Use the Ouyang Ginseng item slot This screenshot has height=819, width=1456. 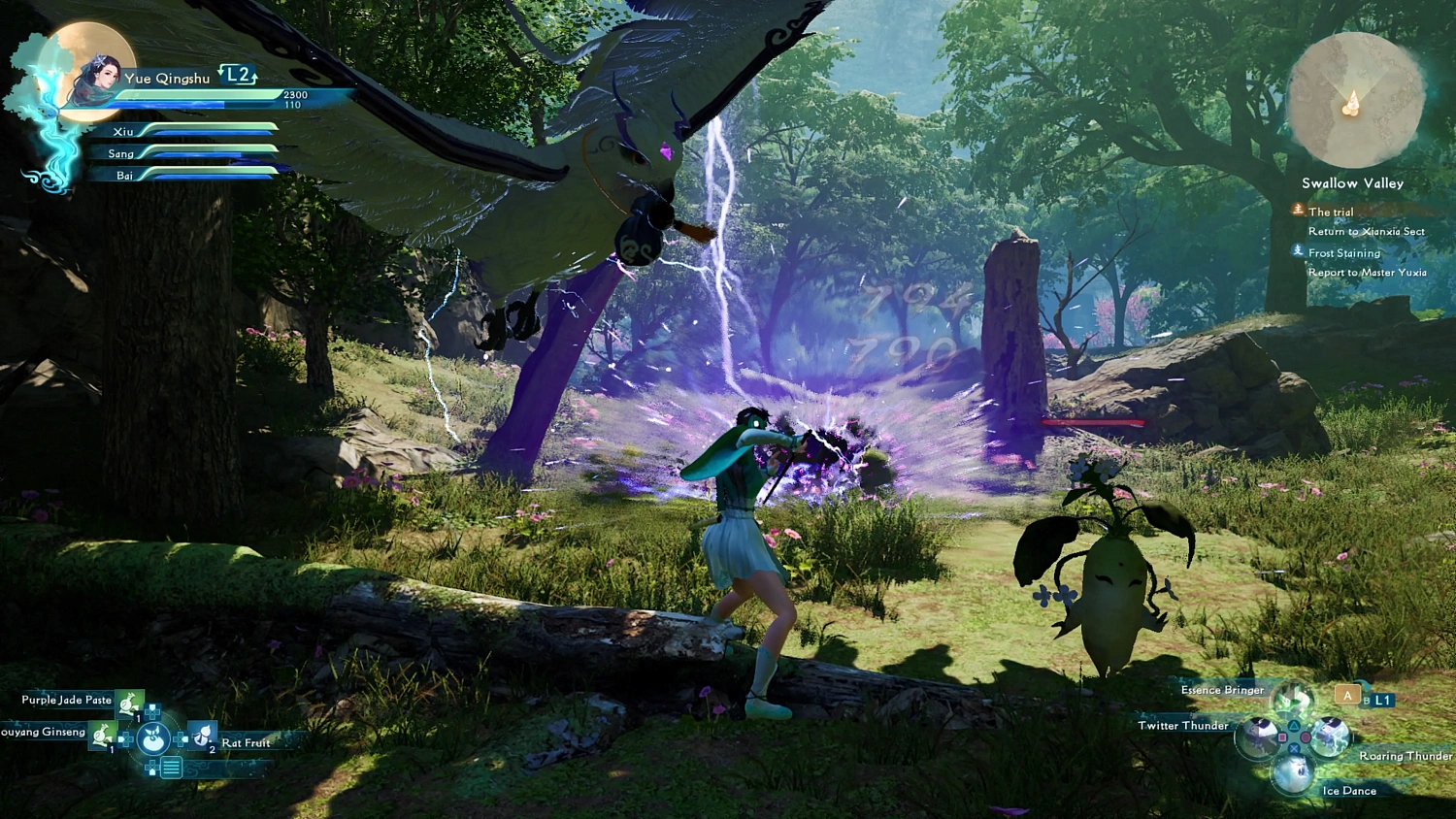tap(103, 736)
